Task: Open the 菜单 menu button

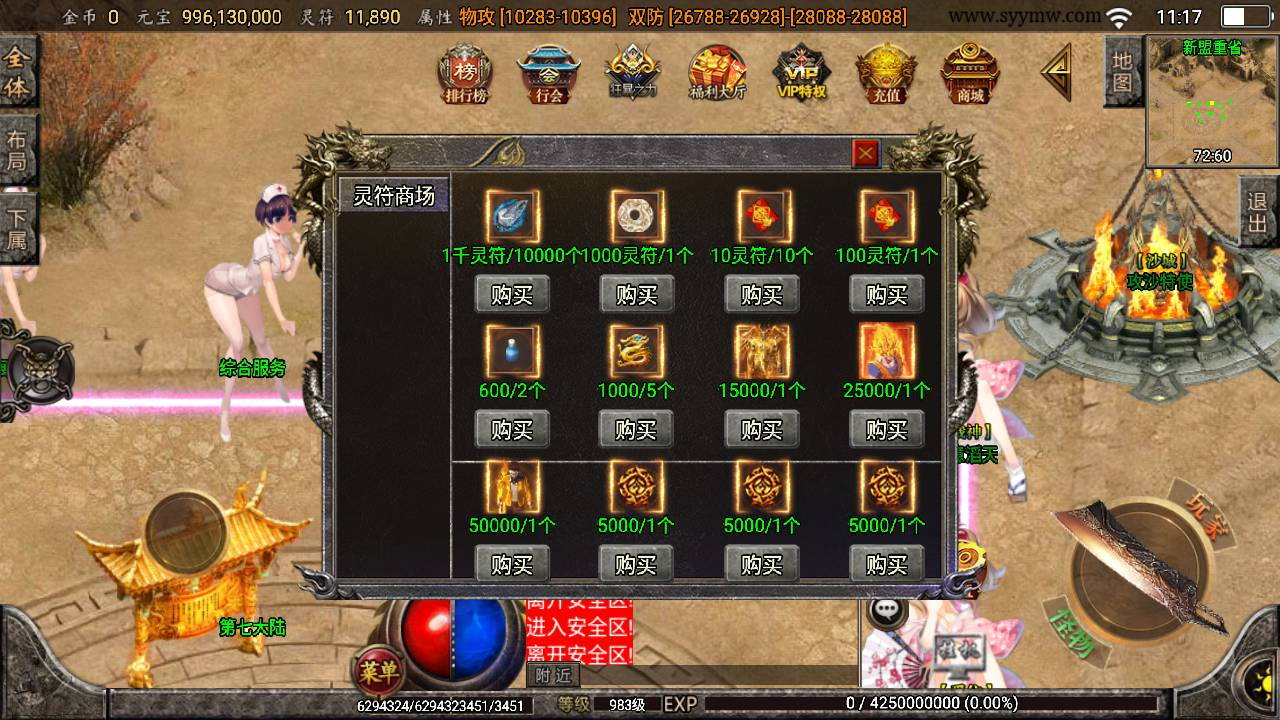Action: pyautogui.click(x=379, y=670)
